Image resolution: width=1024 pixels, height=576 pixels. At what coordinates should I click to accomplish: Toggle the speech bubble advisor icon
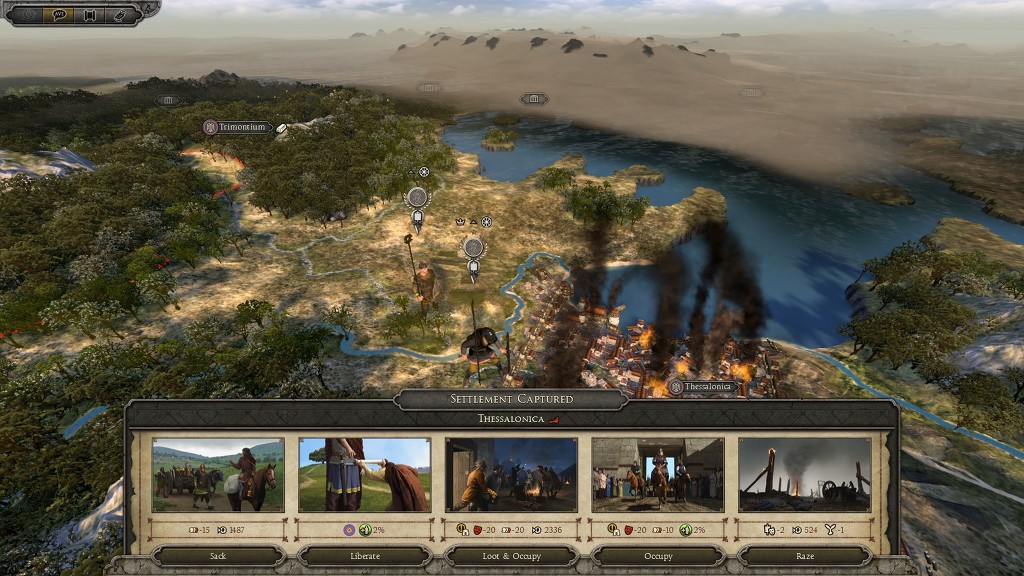58,15
